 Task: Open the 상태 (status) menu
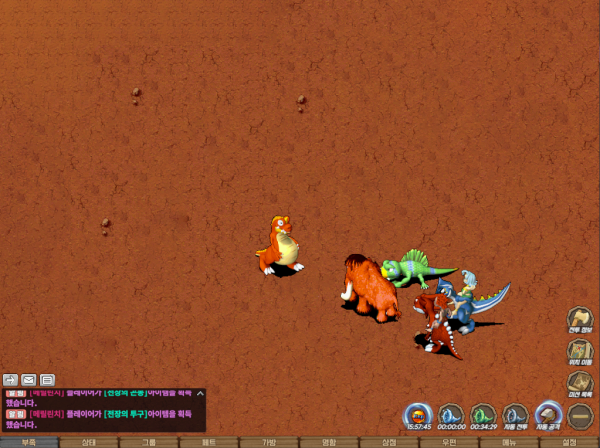point(89,441)
